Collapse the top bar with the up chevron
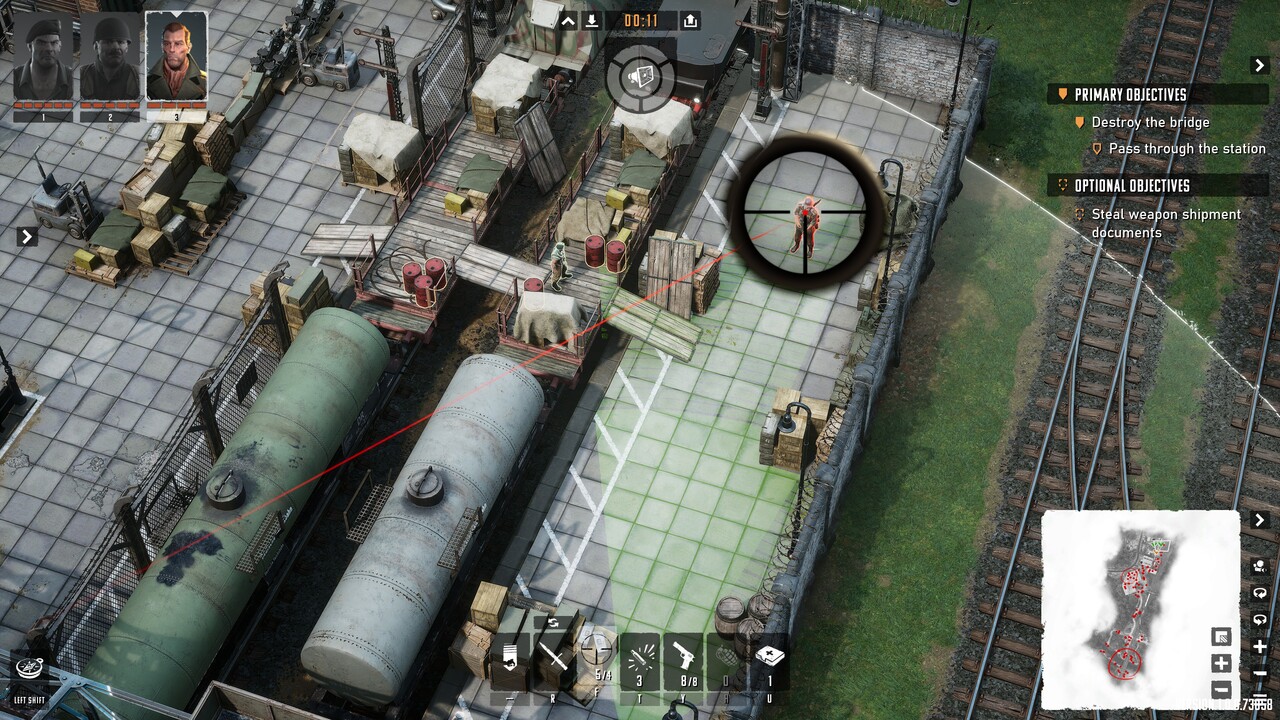This screenshot has height=720, width=1280. (568, 21)
